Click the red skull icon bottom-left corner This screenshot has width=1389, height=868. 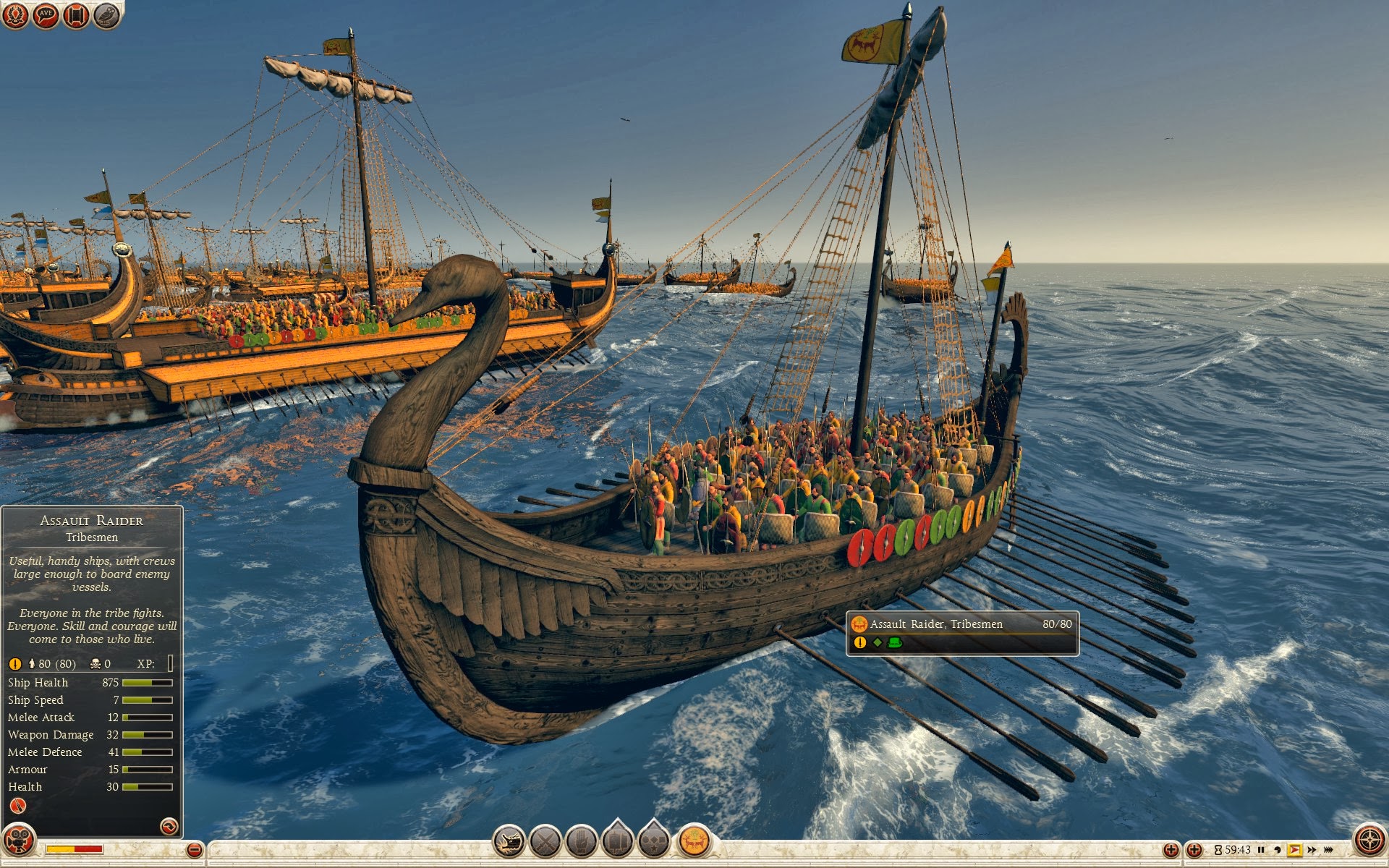(18, 841)
